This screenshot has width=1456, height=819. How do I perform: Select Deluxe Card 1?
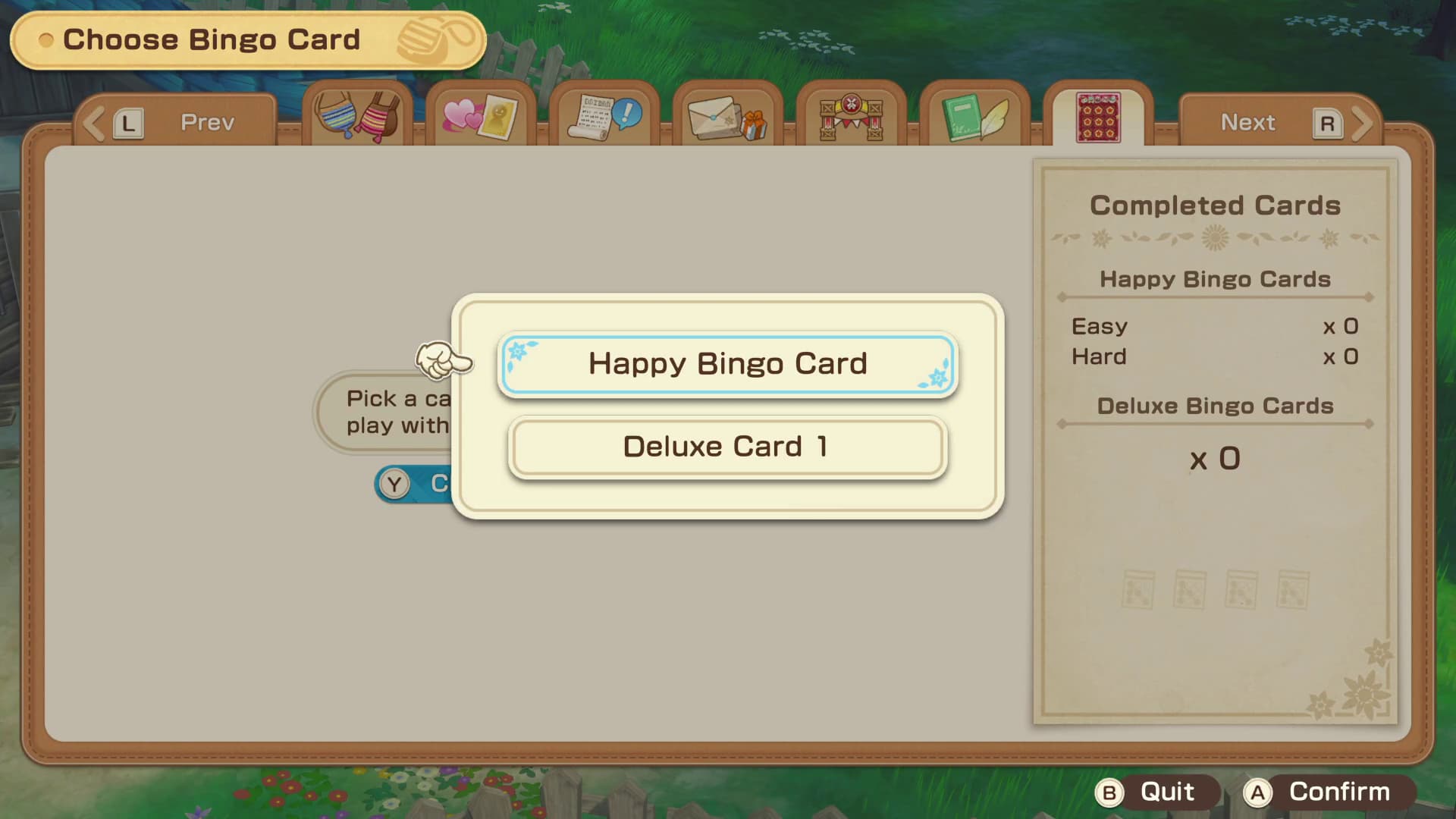pyautogui.click(x=727, y=447)
